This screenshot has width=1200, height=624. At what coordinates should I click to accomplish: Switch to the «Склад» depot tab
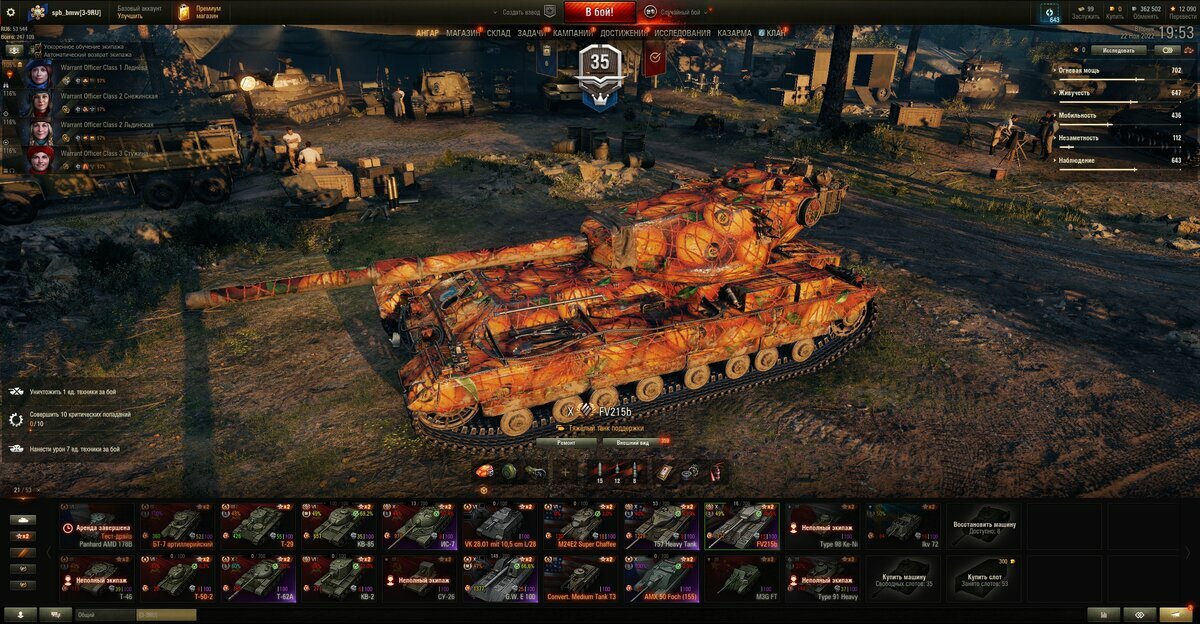click(498, 33)
